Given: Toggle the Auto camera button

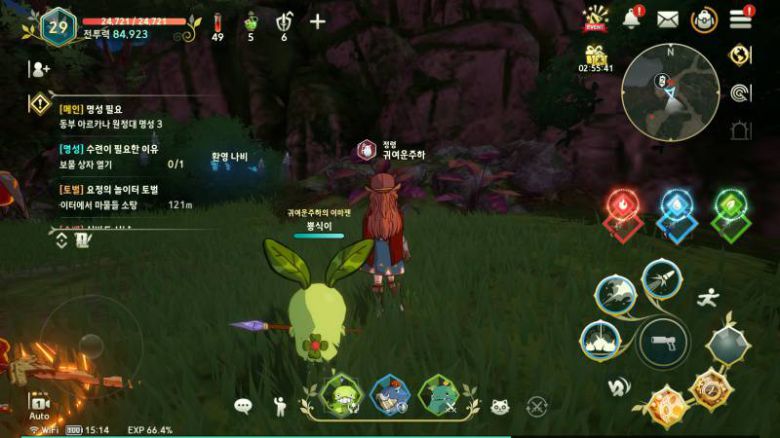Looking at the screenshot, I should point(39,403).
